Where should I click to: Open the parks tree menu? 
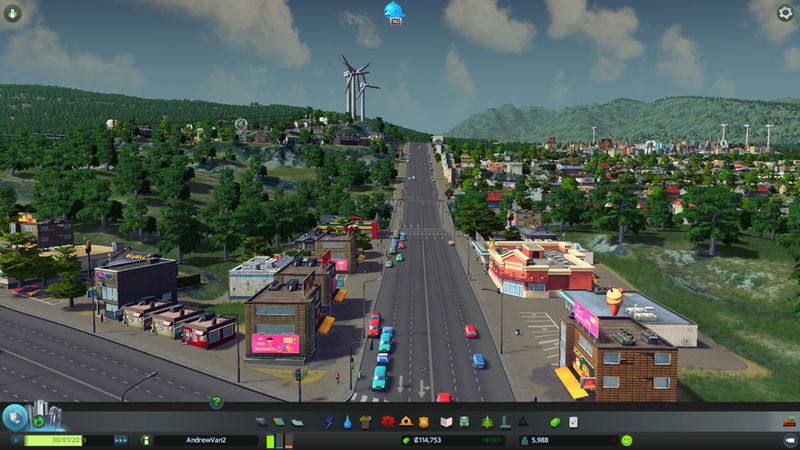[x=487, y=422]
